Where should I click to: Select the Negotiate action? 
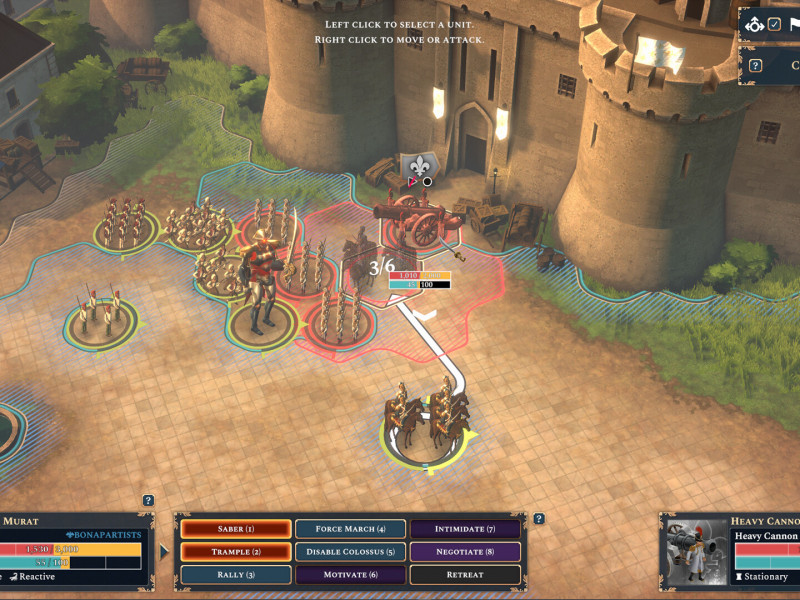tap(465, 551)
